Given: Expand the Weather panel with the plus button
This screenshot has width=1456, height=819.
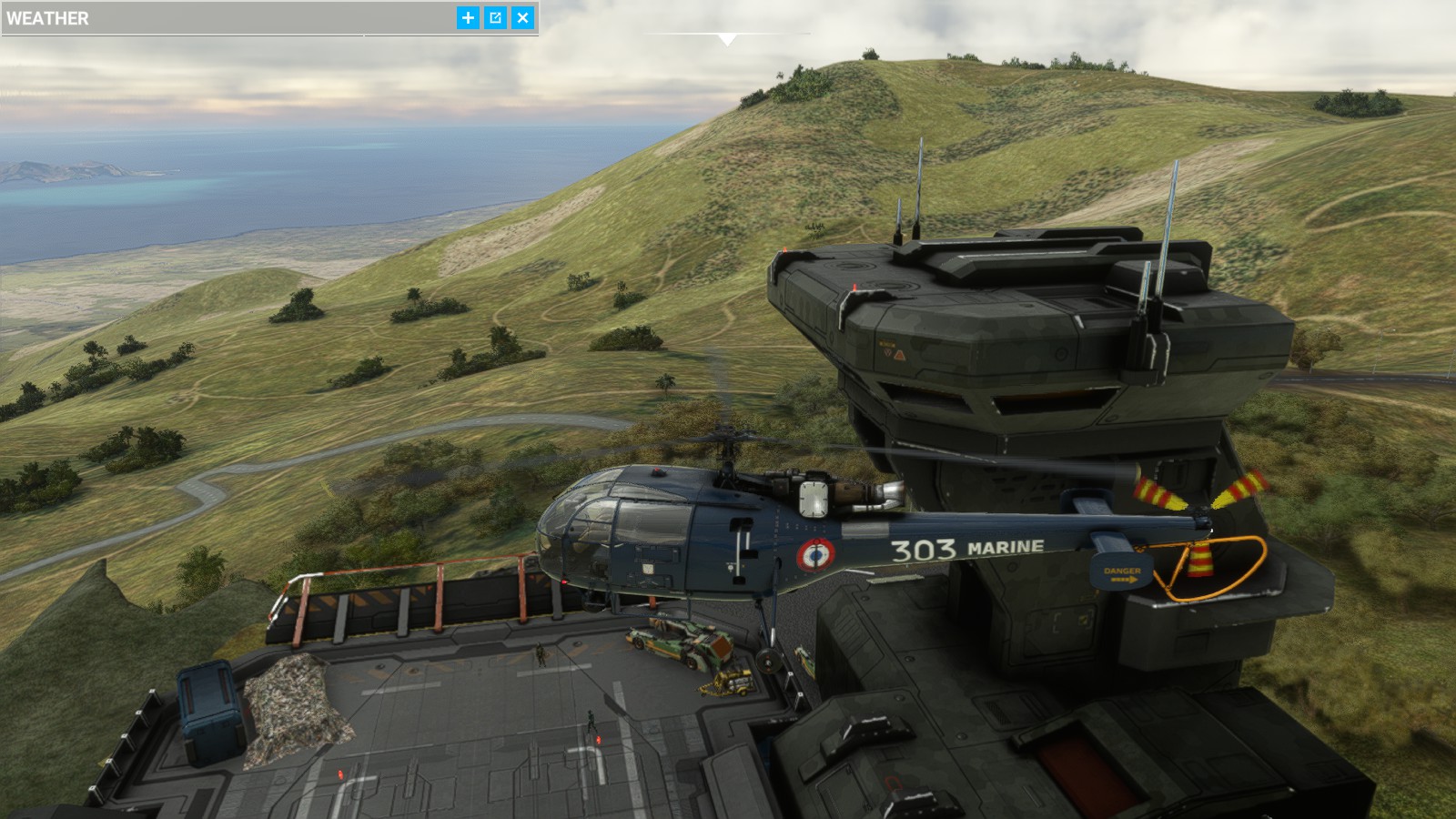Looking at the screenshot, I should (468, 17).
